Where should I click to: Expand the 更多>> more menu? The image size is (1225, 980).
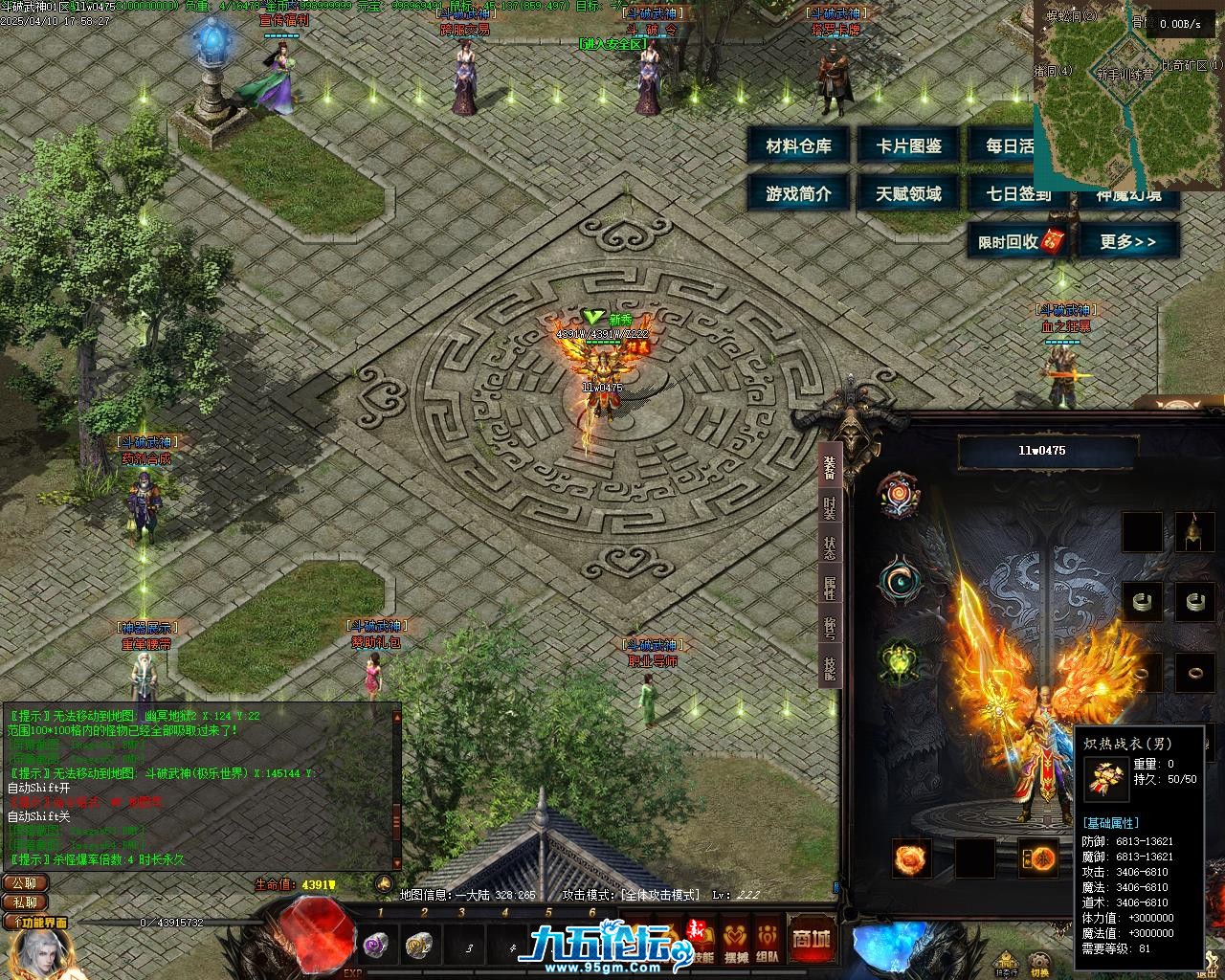(x=1128, y=241)
